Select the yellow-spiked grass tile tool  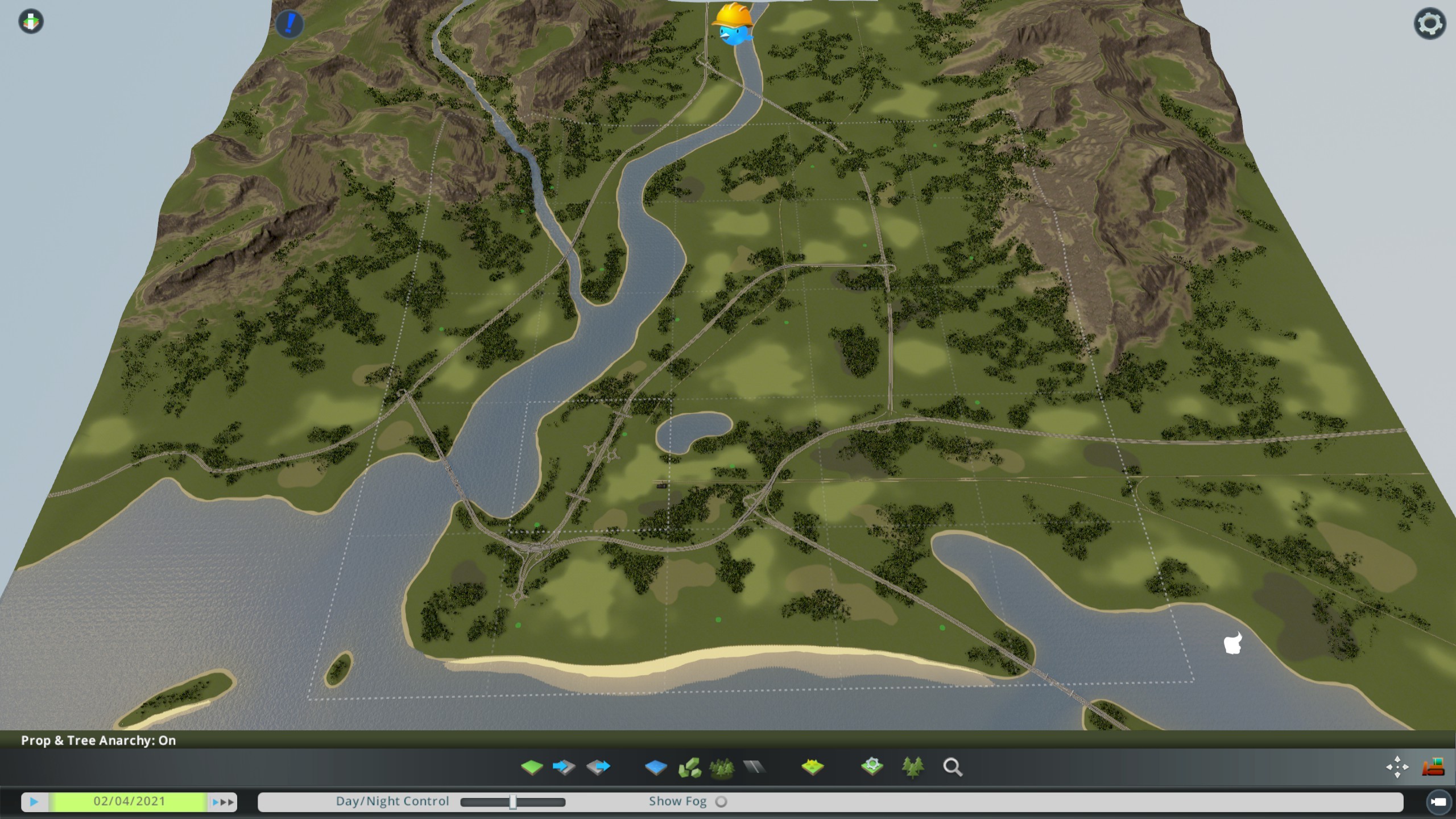click(812, 767)
